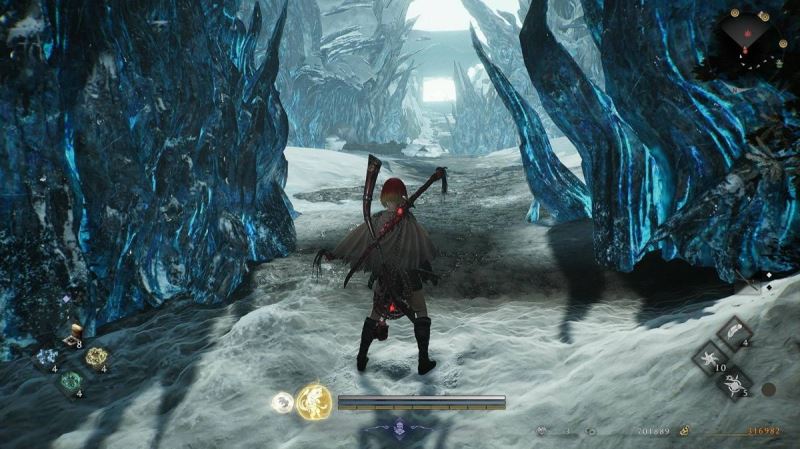Screen dimensions: 800x449
Task: Trigger the star burst skill
Action: pyautogui.click(x=710, y=357)
